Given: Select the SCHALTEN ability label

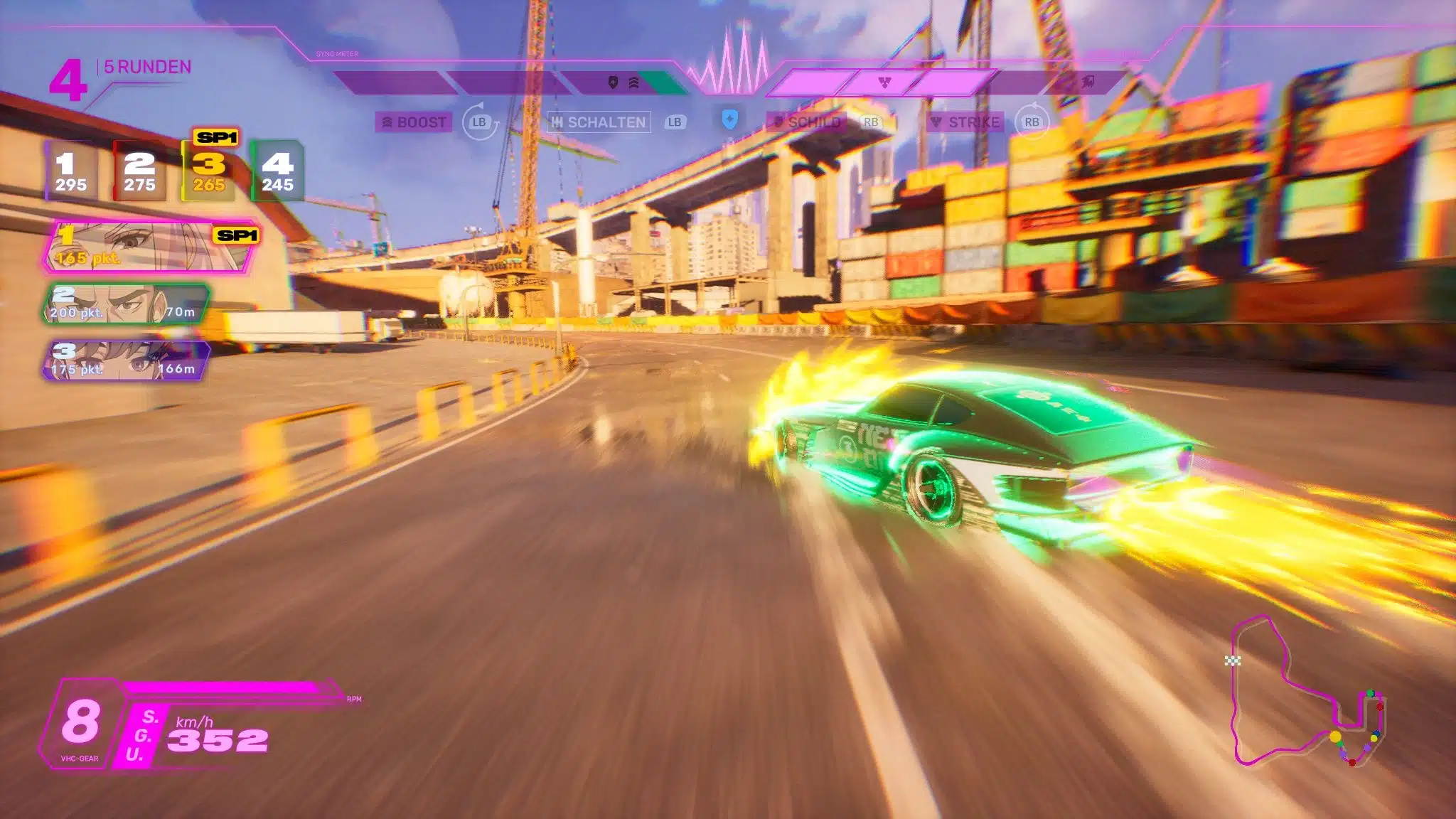Looking at the screenshot, I should [x=599, y=122].
